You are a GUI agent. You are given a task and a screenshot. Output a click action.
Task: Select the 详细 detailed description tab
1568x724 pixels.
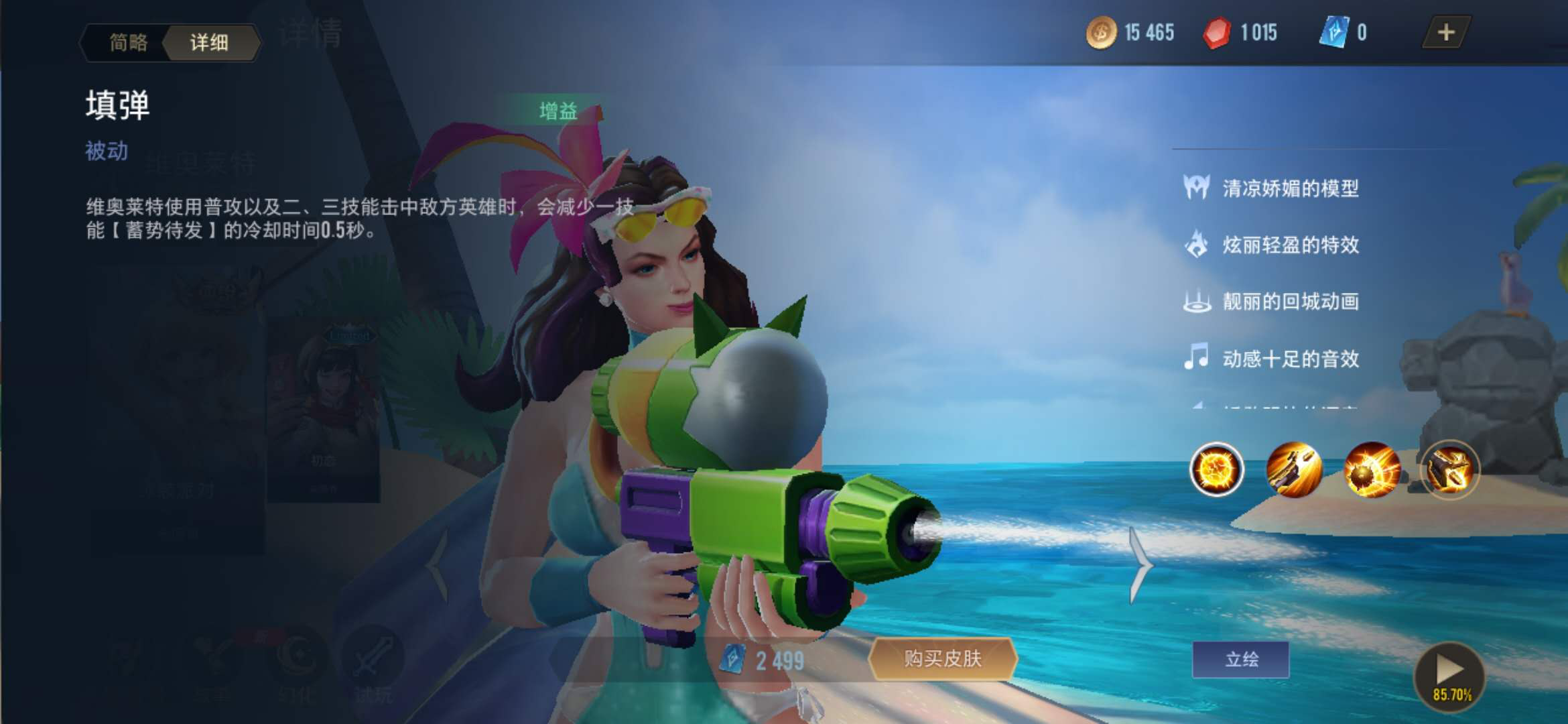(x=210, y=43)
